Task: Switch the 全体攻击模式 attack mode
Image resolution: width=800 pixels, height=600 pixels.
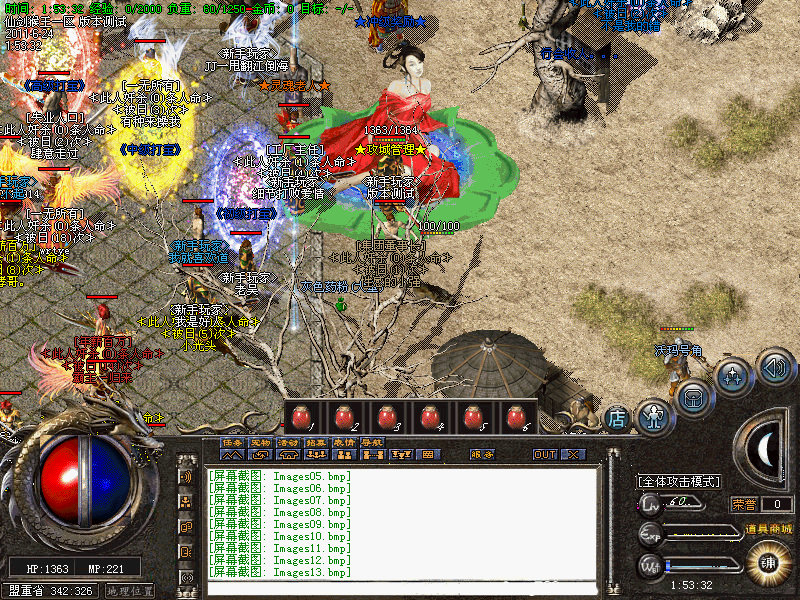Action: 680,481
